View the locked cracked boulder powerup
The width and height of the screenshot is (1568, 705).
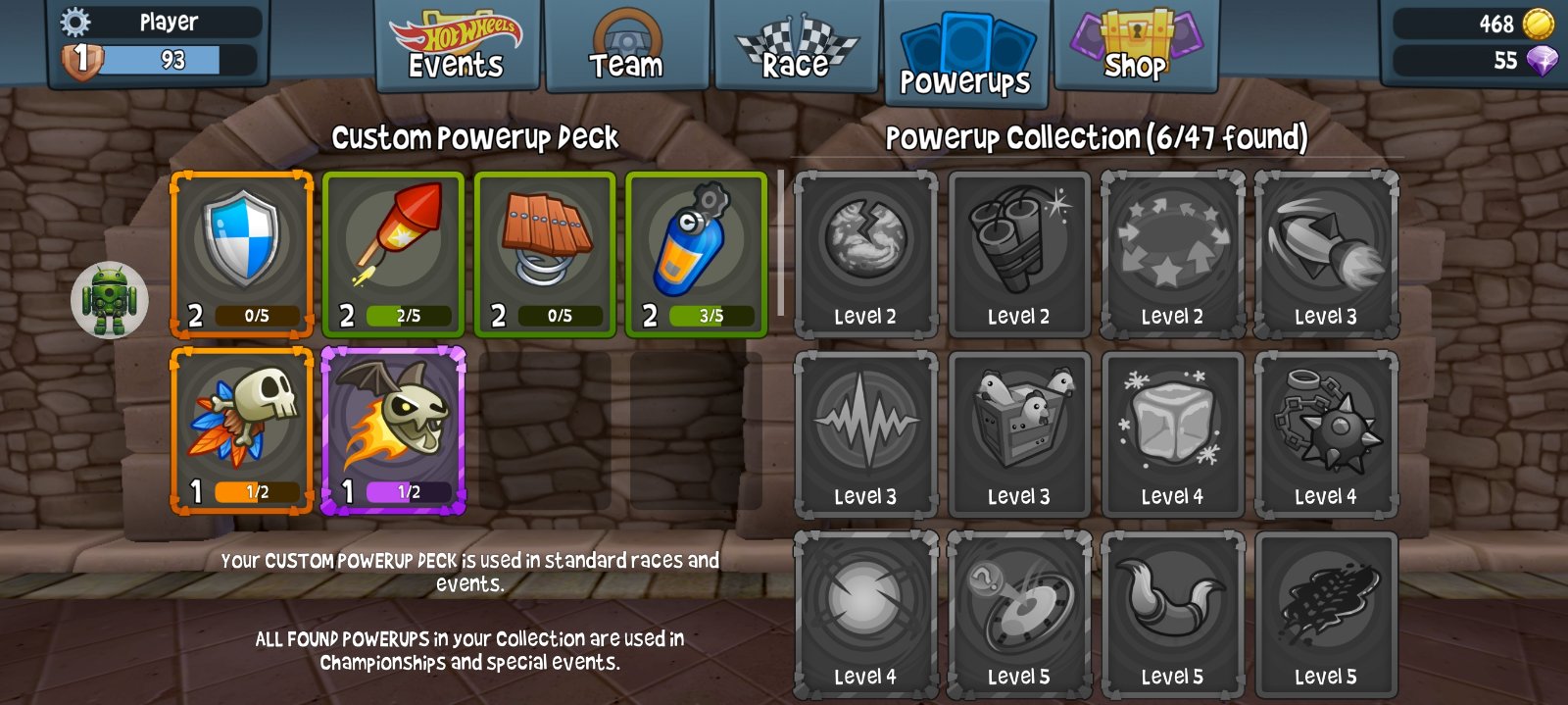[865, 254]
